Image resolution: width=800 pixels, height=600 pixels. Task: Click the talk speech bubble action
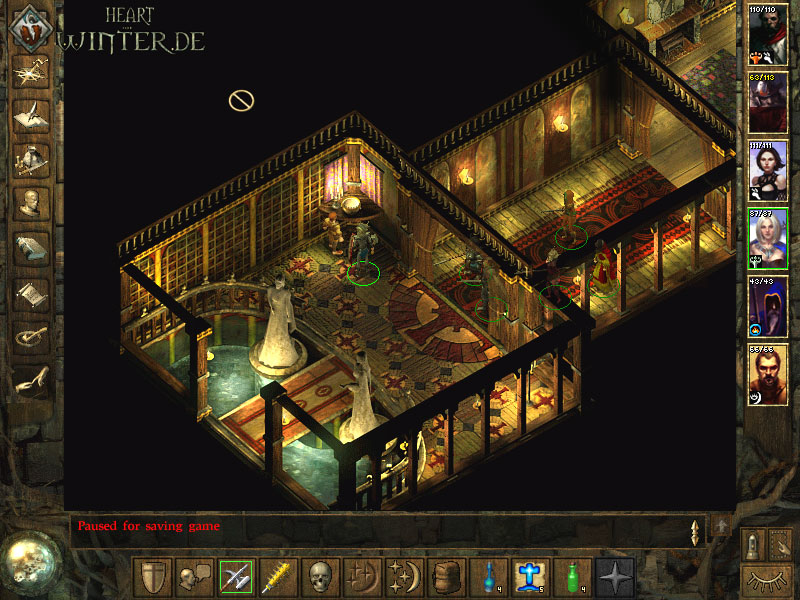click(x=194, y=577)
